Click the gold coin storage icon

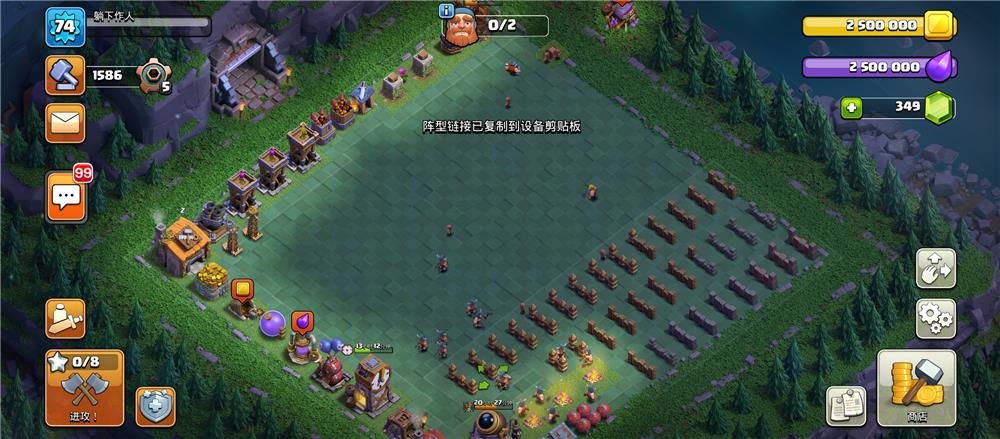[938, 26]
